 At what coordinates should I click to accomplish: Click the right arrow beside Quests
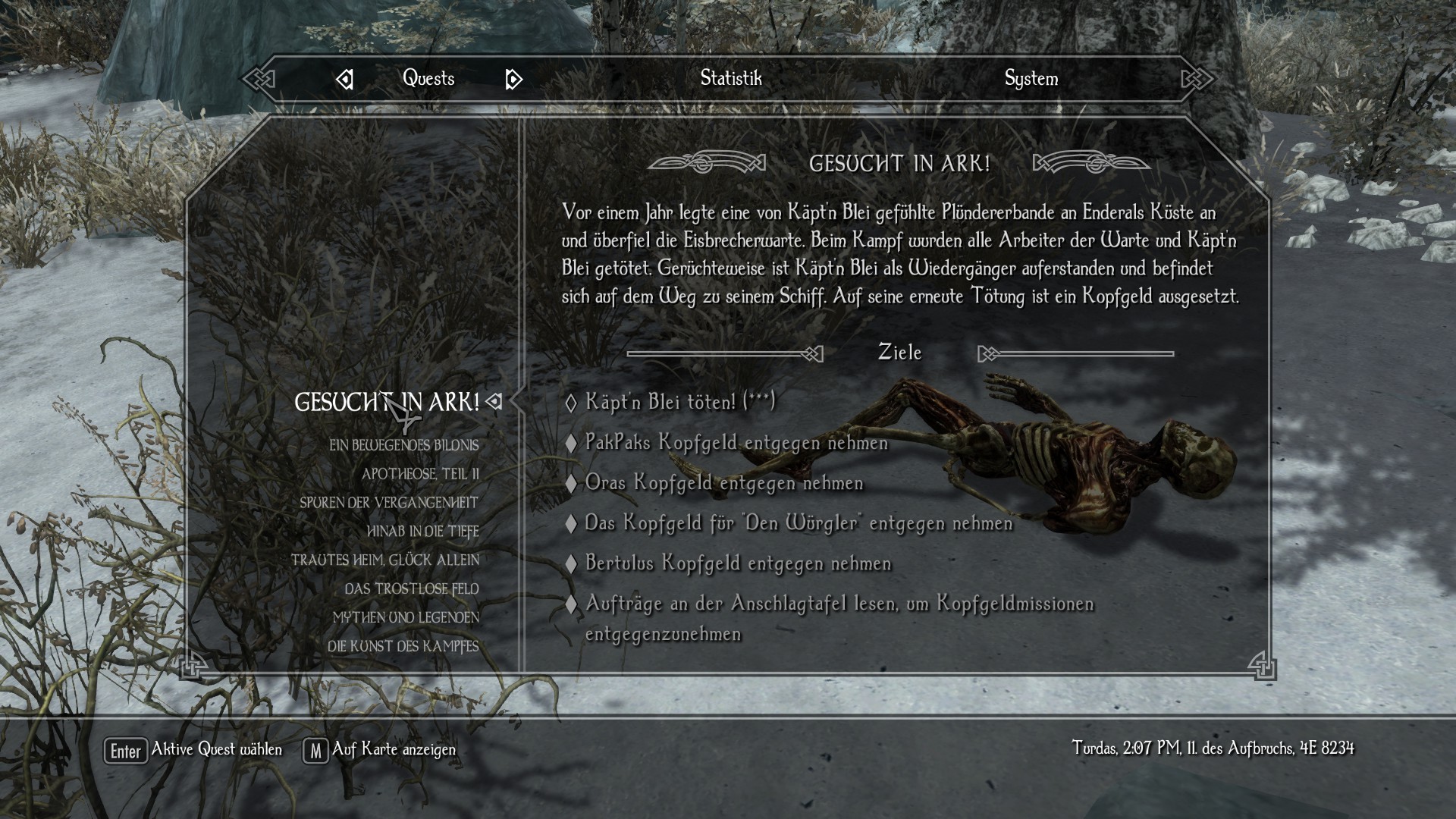[513, 79]
